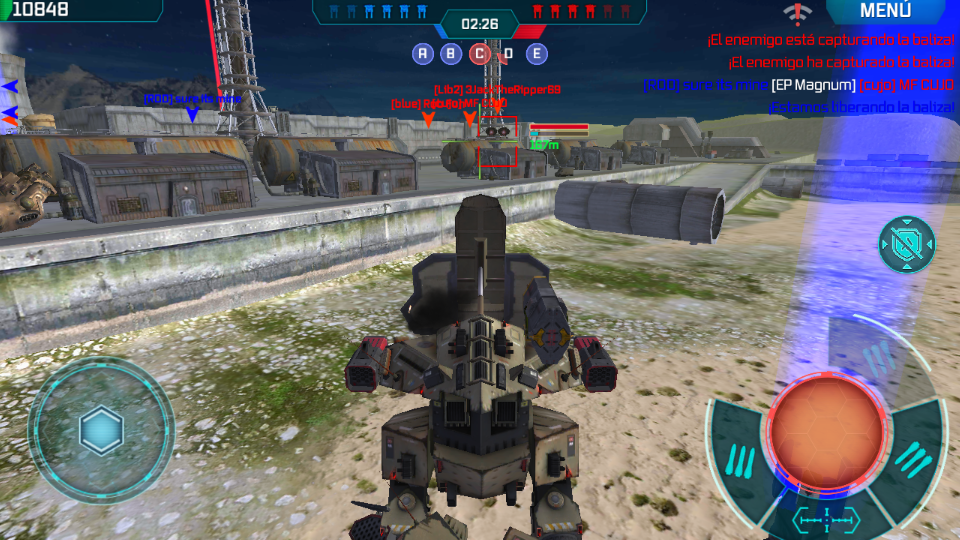This screenshot has width=960, height=540.
Task: Touch the hexagon movement joystick
Action: [x=101, y=431]
